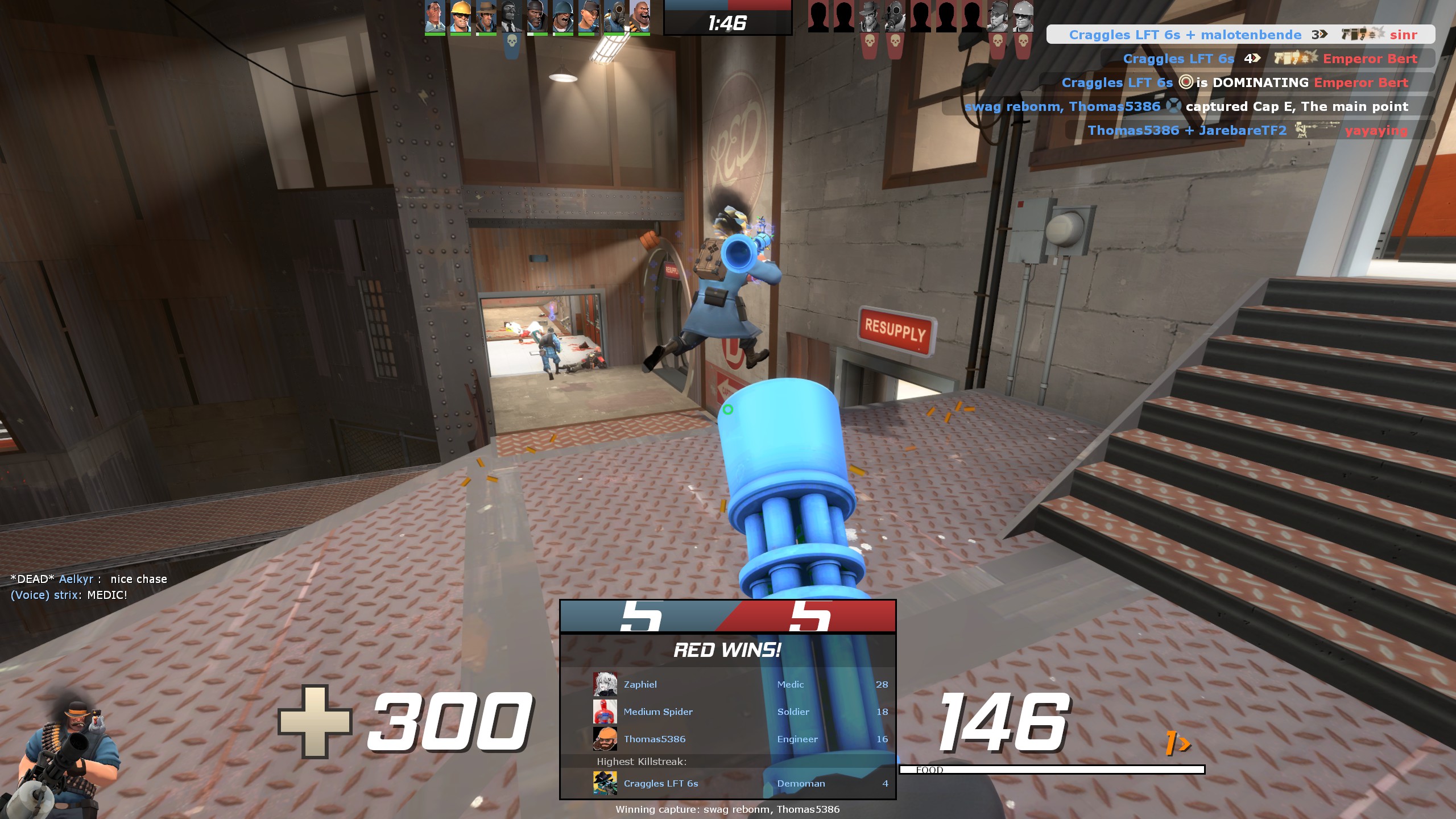This screenshot has width=1456, height=819.
Task: Choose the BLU Heavy portrait in team bar
Action: (639, 16)
